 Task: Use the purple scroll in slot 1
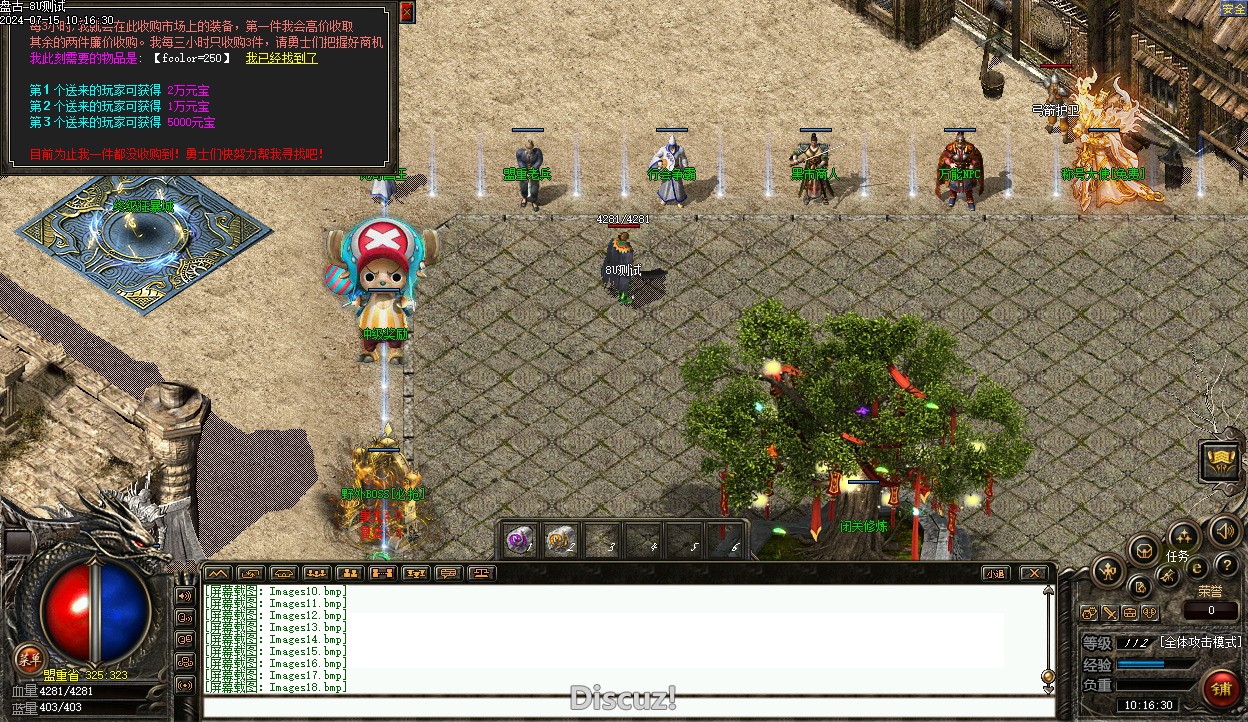pyautogui.click(x=518, y=540)
